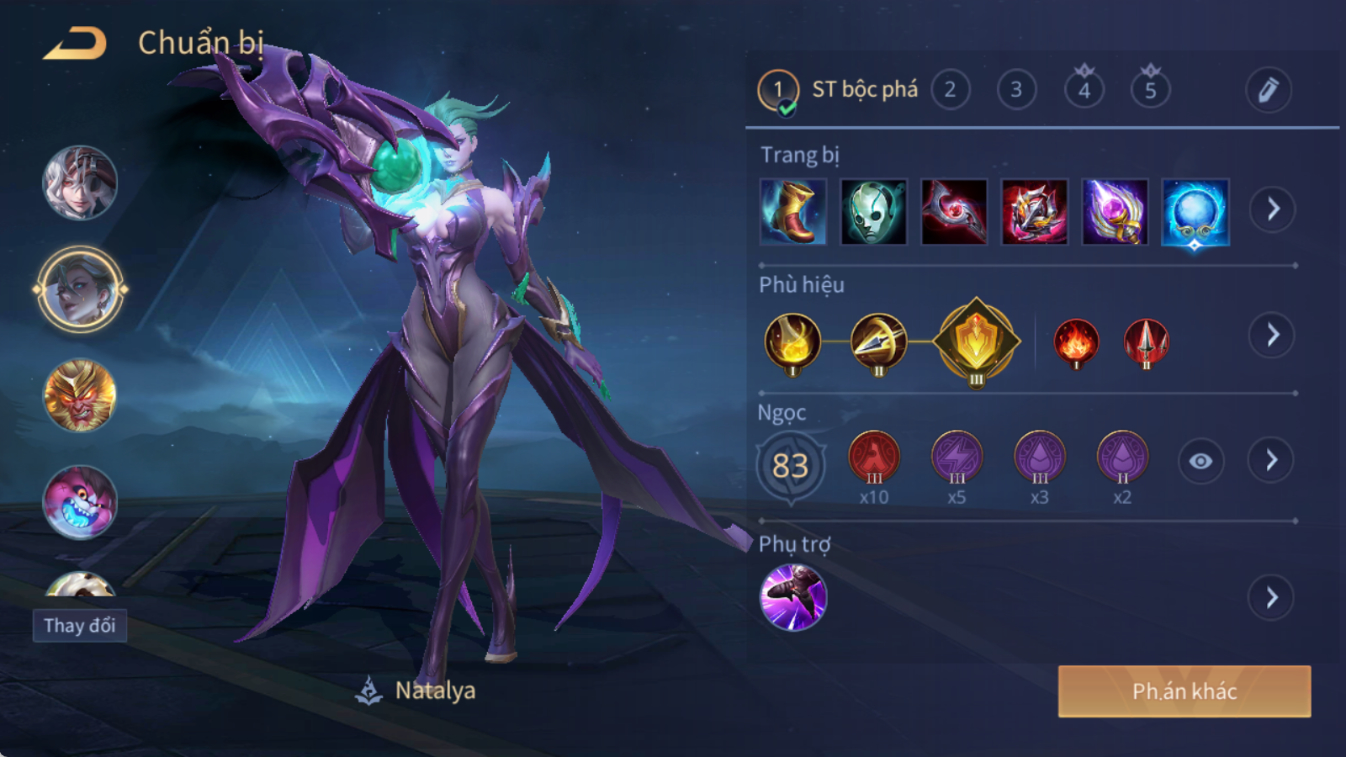1346x757 pixels.
Task: Select the blue orb equipment item
Action: [1195, 212]
